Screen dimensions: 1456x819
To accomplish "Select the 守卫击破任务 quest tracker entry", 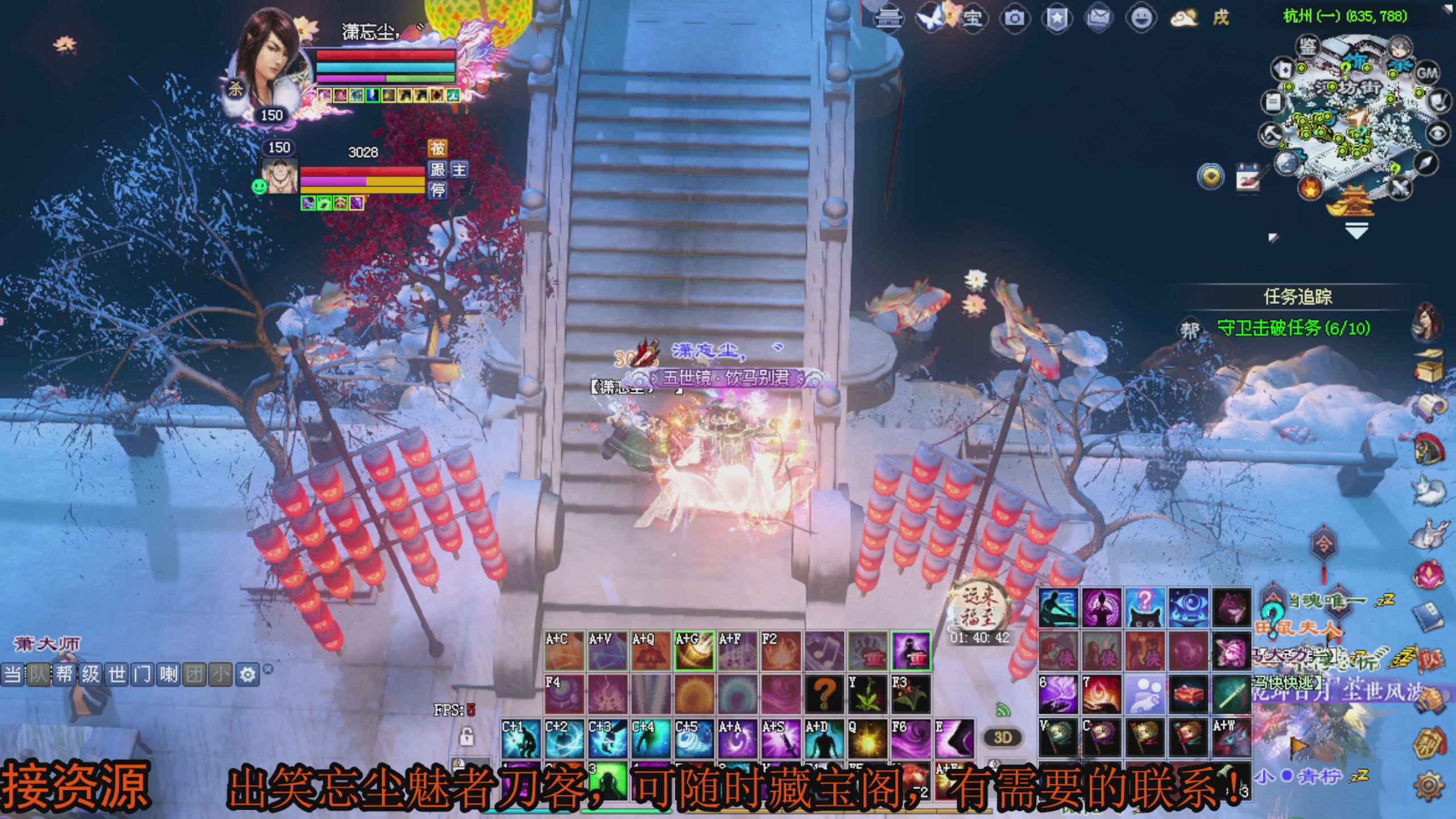I will pyautogui.click(x=1293, y=328).
